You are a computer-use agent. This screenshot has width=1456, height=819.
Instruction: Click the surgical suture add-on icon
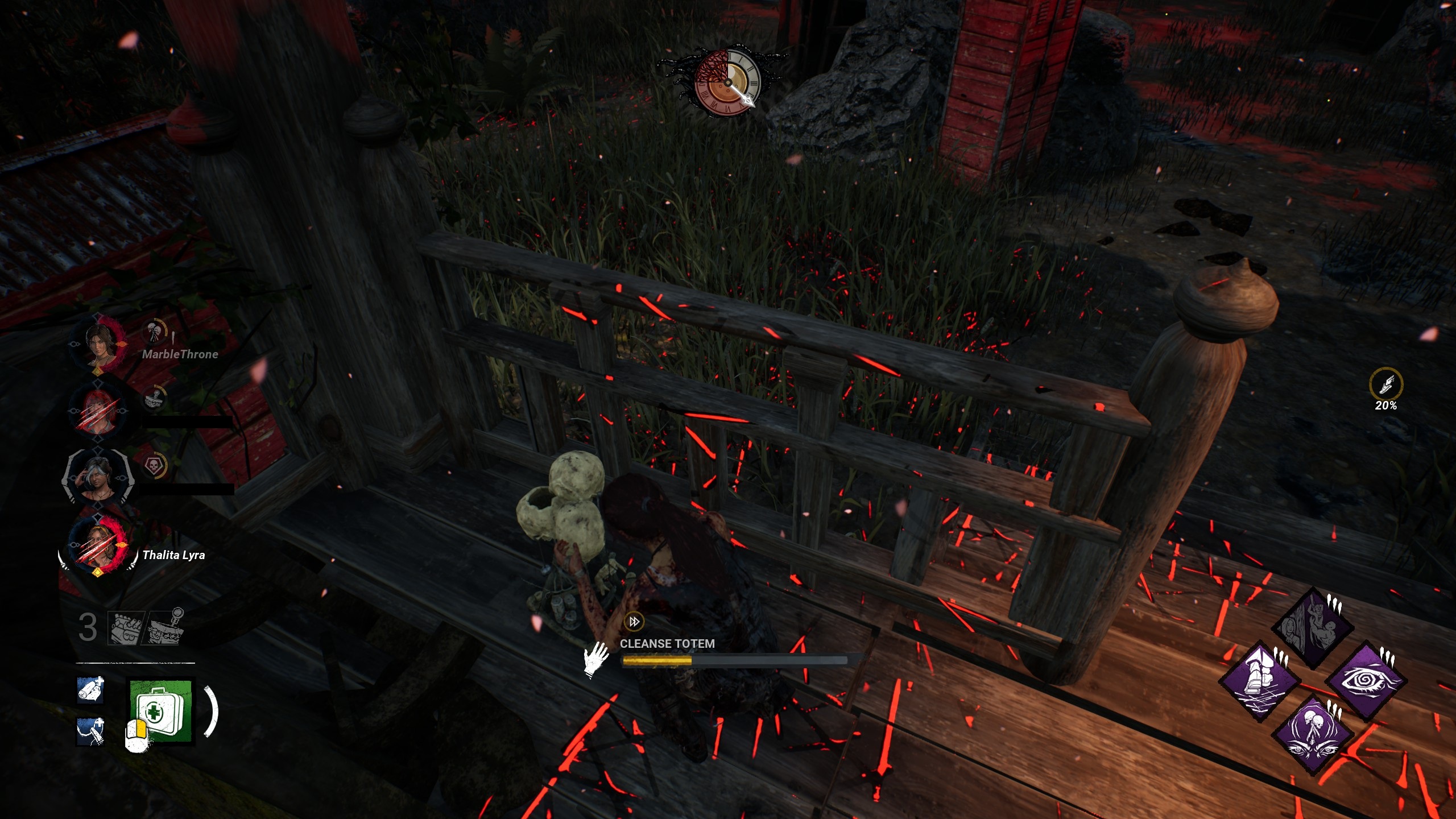(90, 731)
